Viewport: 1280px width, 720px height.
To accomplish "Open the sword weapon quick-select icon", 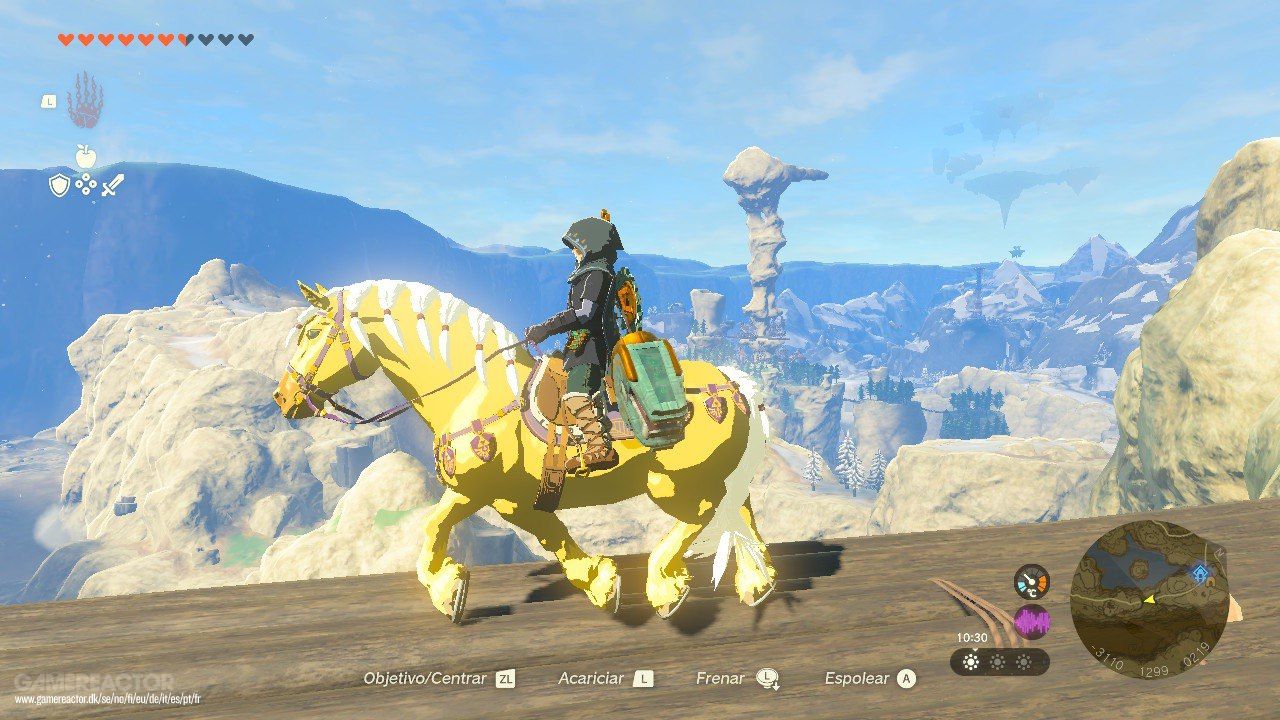I will (111, 184).
